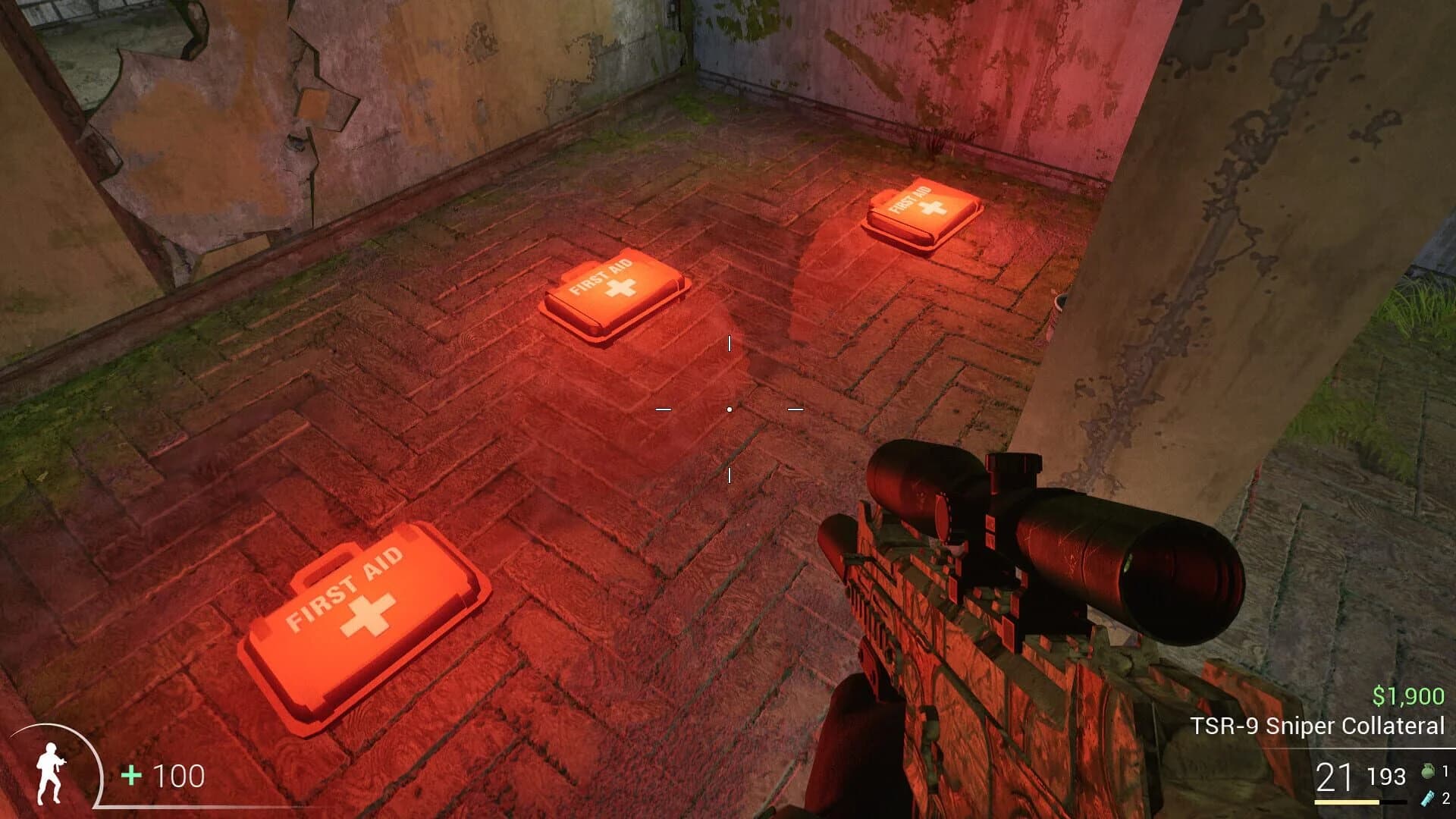Image resolution: width=1456 pixels, height=819 pixels.
Task: Select the green health cross symbol
Action: tap(130, 776)
